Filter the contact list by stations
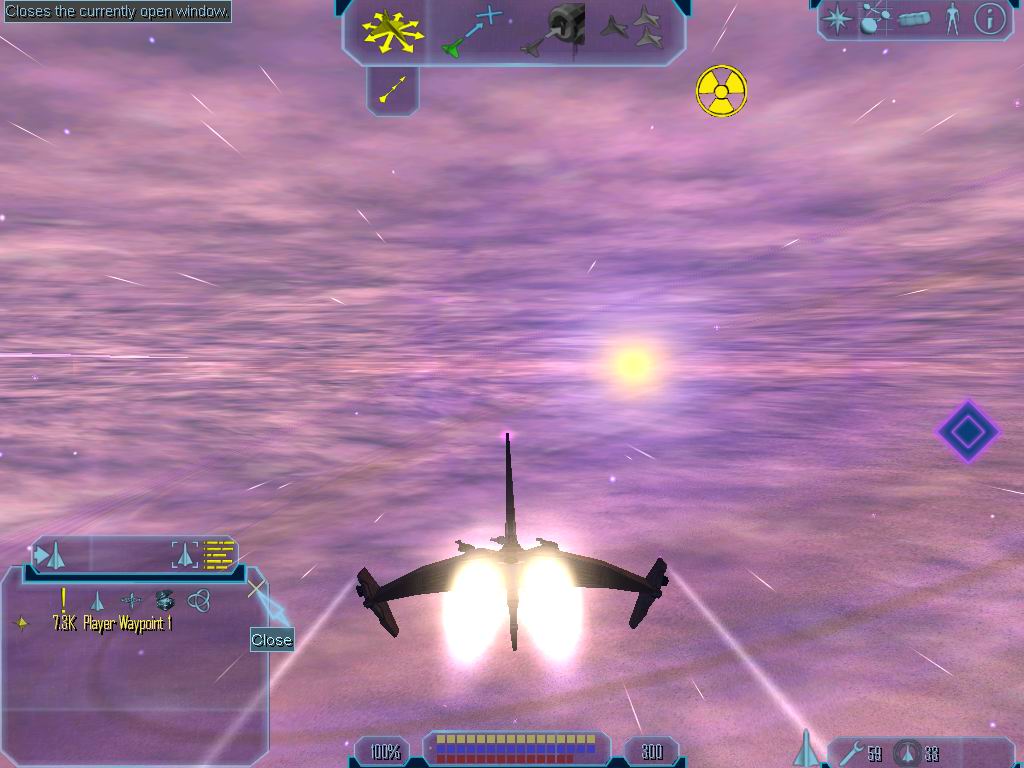 (x=131, y=600)
